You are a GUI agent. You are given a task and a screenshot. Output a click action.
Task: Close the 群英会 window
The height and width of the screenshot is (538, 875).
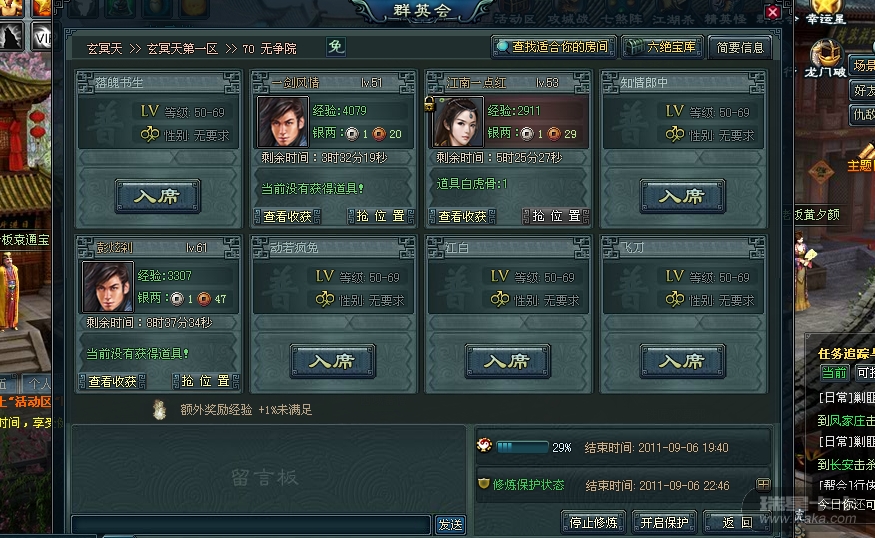(x=772, y=12)
